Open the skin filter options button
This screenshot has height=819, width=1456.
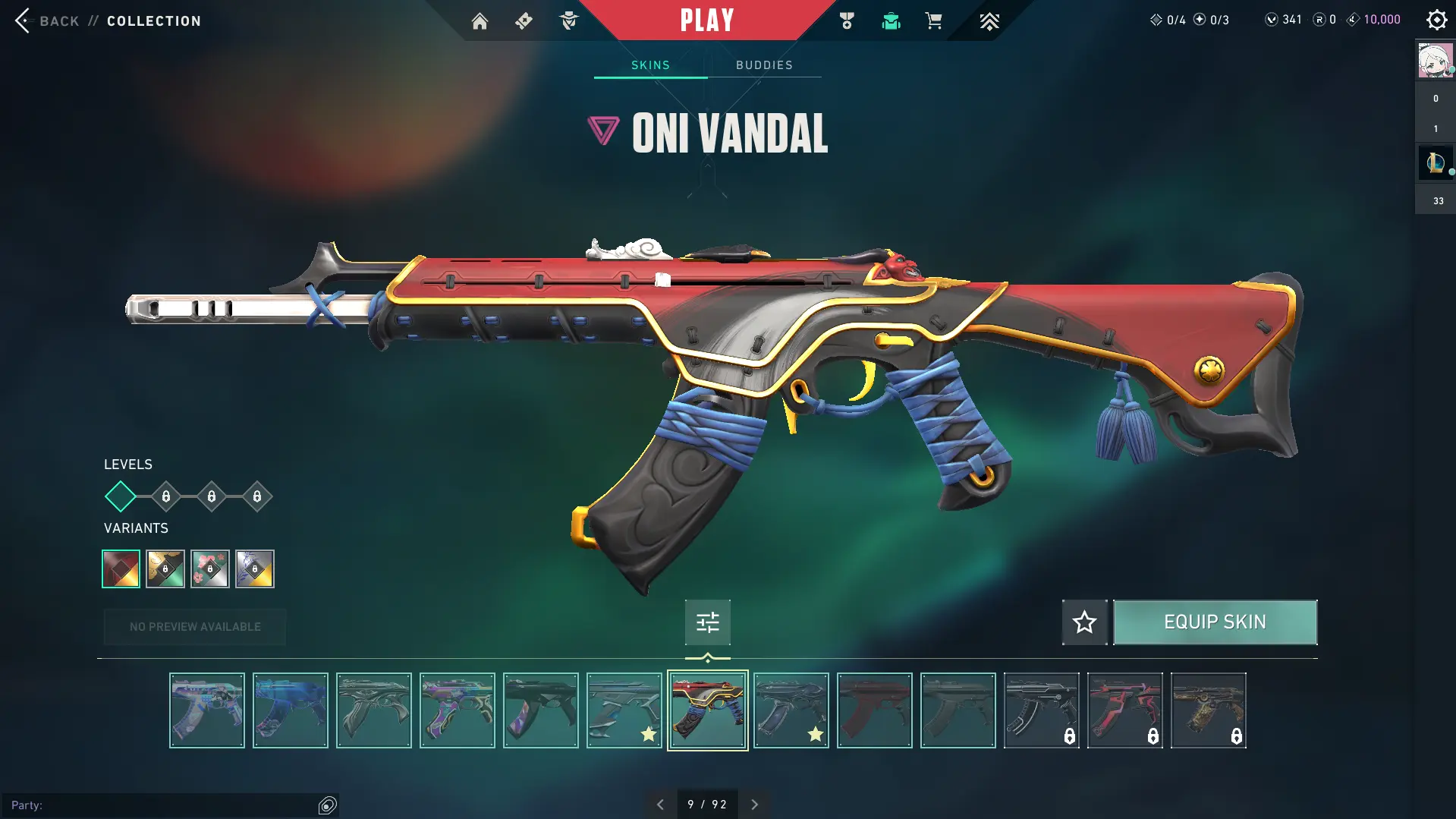point(707,622)
